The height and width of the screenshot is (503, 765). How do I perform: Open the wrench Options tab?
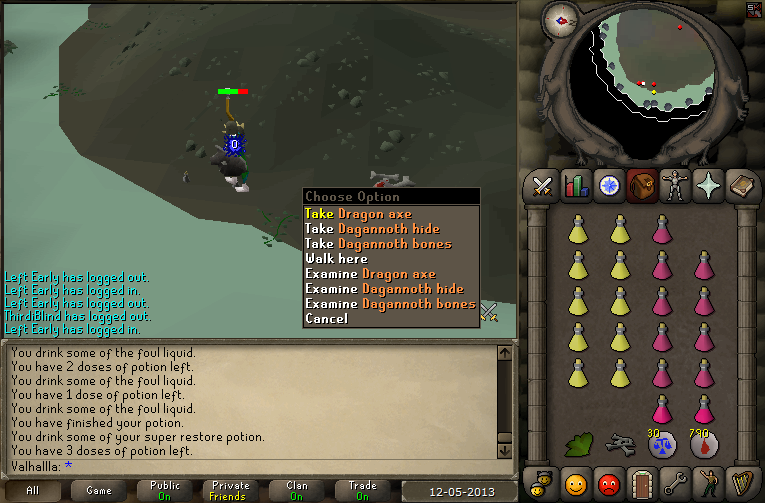(x=673, y=482)
